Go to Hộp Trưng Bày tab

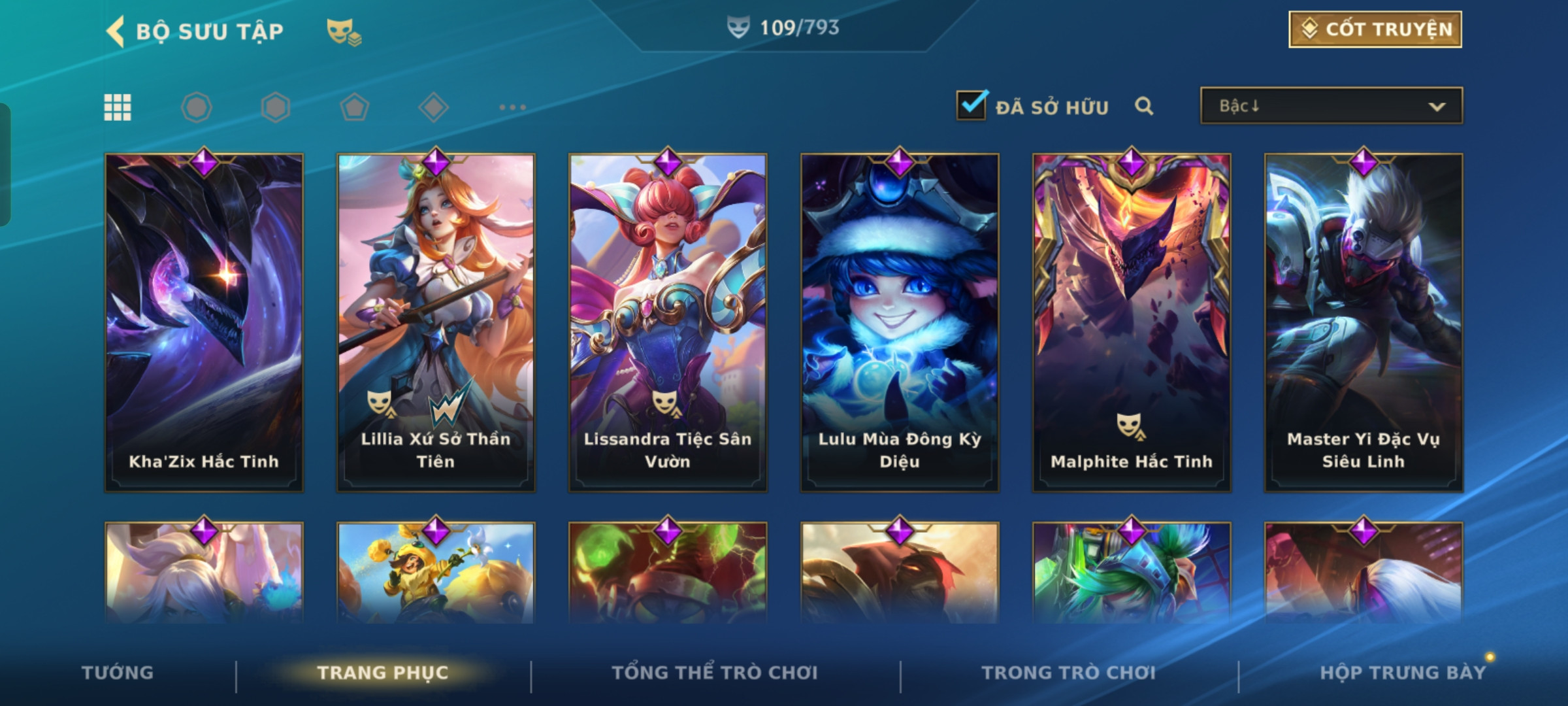point(1403,673)
